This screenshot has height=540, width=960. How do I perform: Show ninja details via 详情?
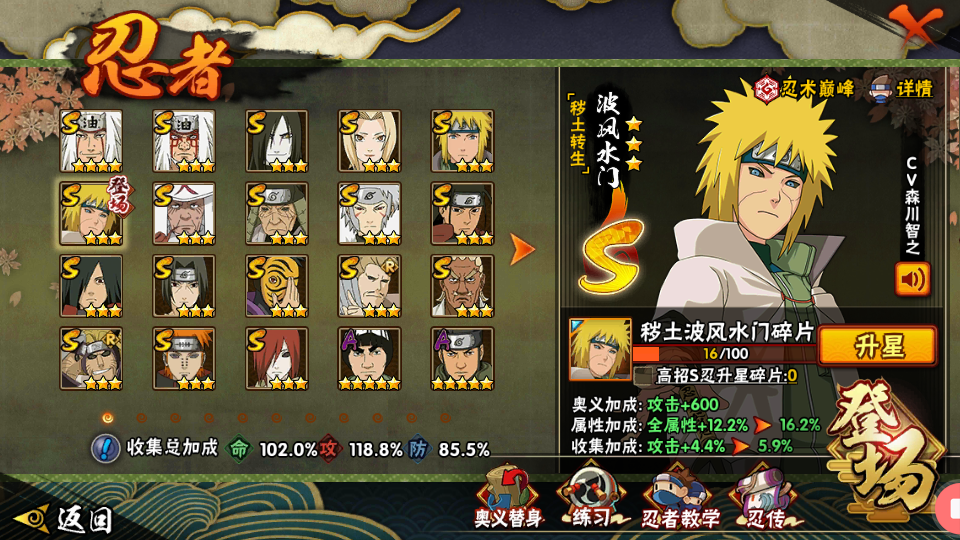tap(901, 88)
